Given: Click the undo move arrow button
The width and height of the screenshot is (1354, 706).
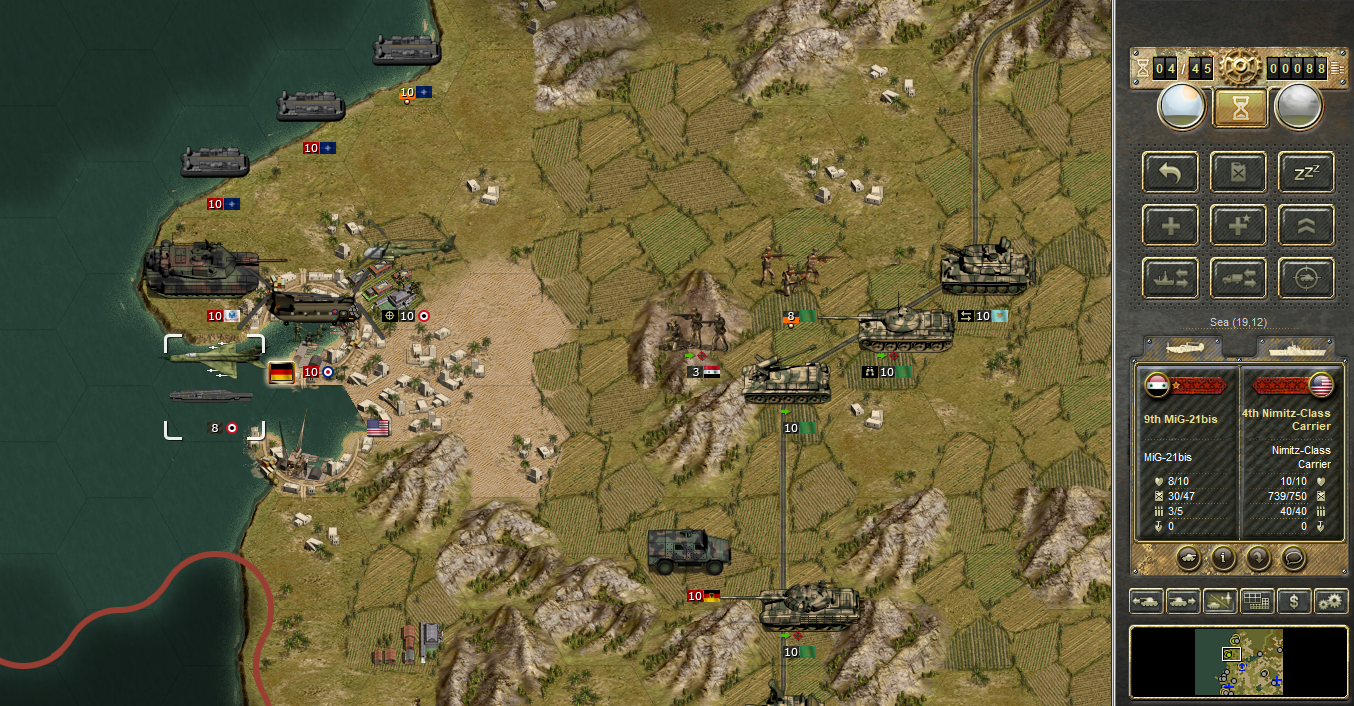Looking at the screenshot, I should click(x=1169, y=172).
